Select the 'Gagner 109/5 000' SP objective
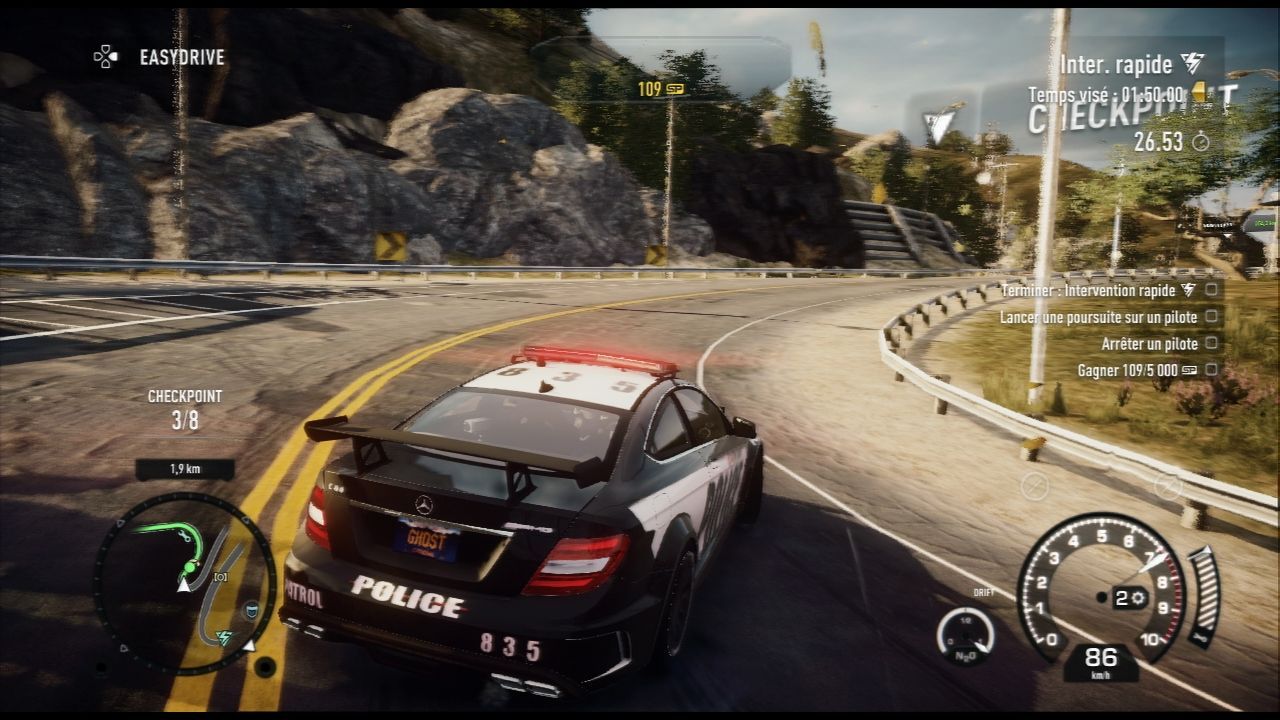 (1136, 370)
